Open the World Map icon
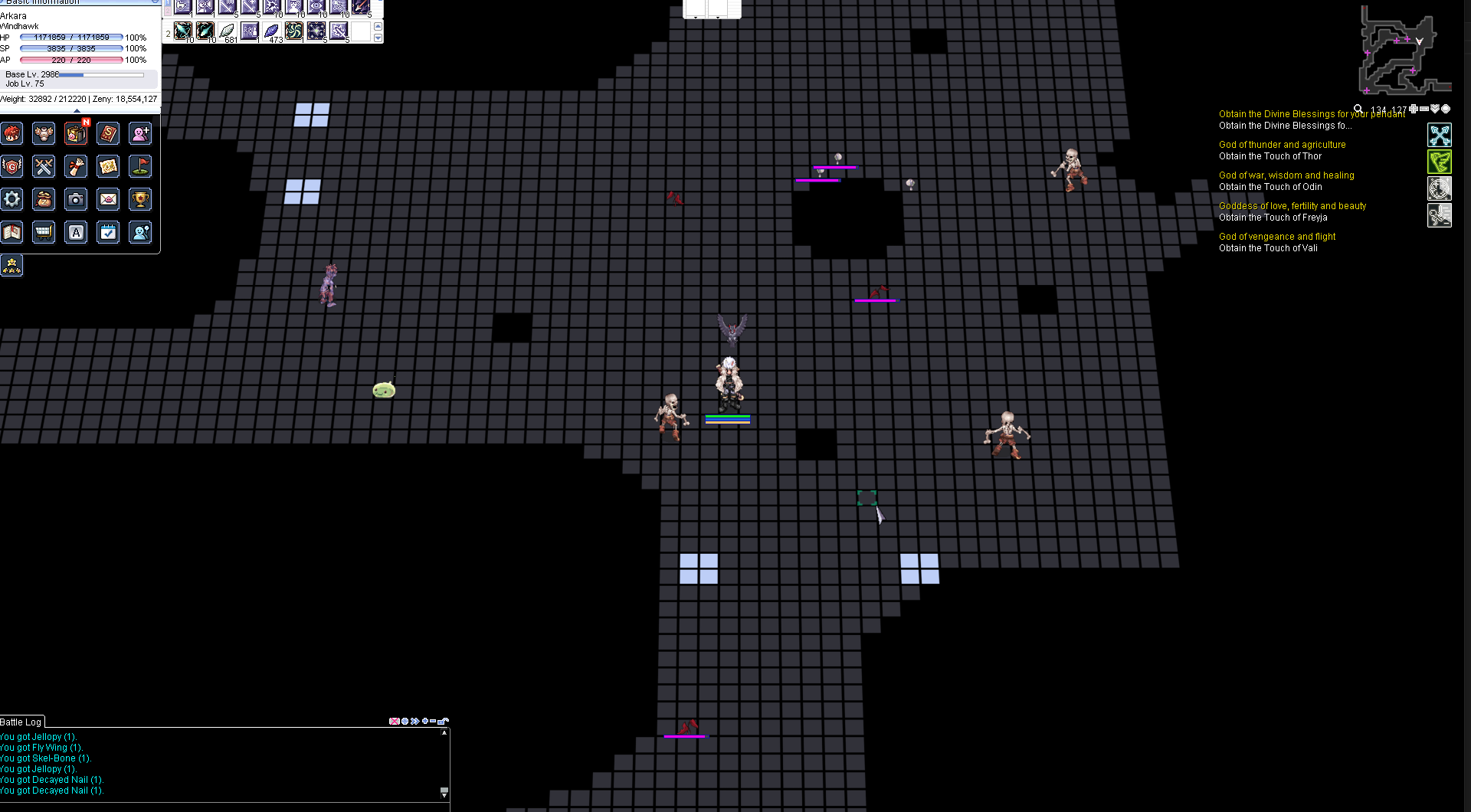This screenshot has height=812, width=1471. pyautogui.click(x=108, y=166)
